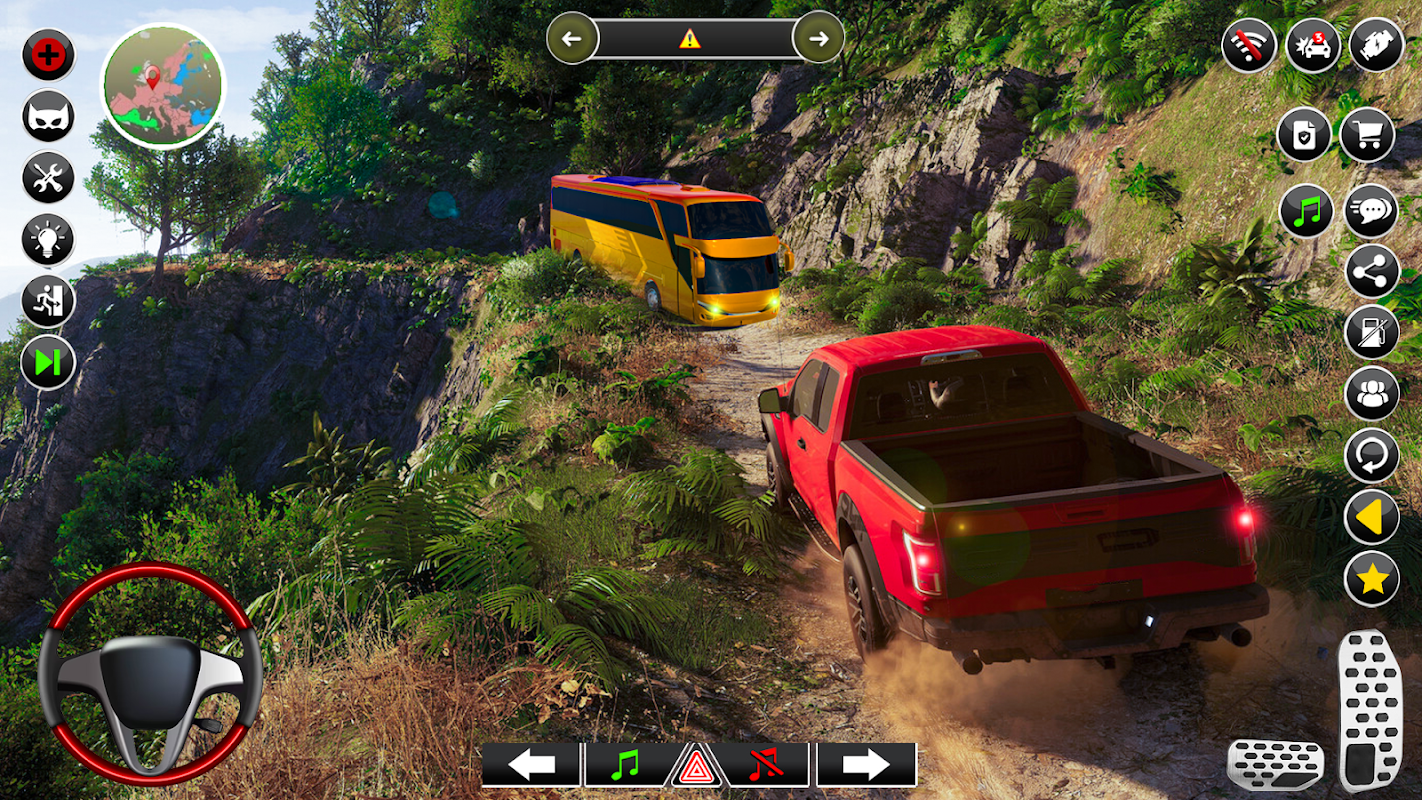1422x800 pixels.
Task: Select the crossed-out fuel pump icon
Action: point(1371,332)
